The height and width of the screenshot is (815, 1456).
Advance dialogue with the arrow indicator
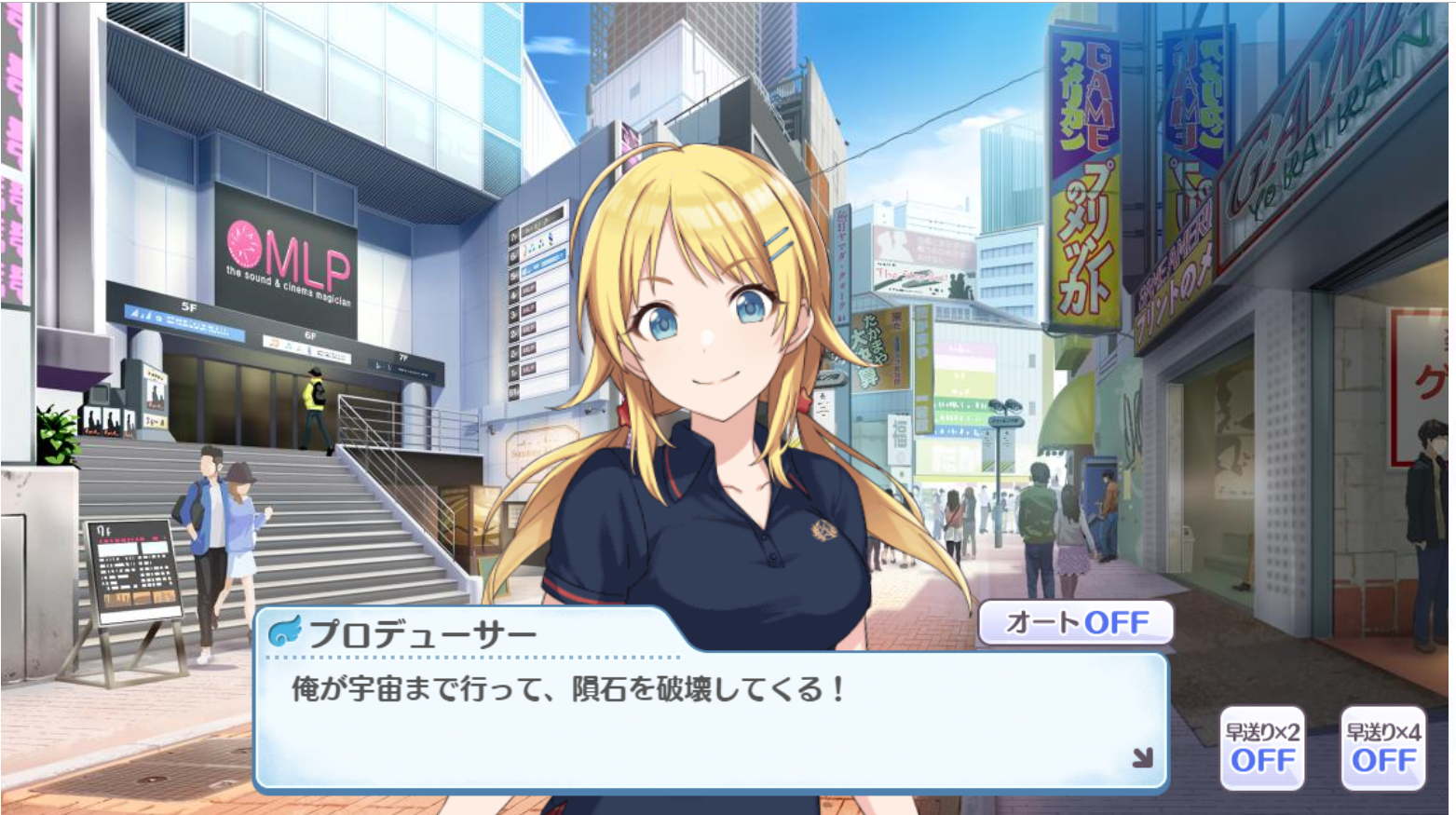tap(1142, 758)
